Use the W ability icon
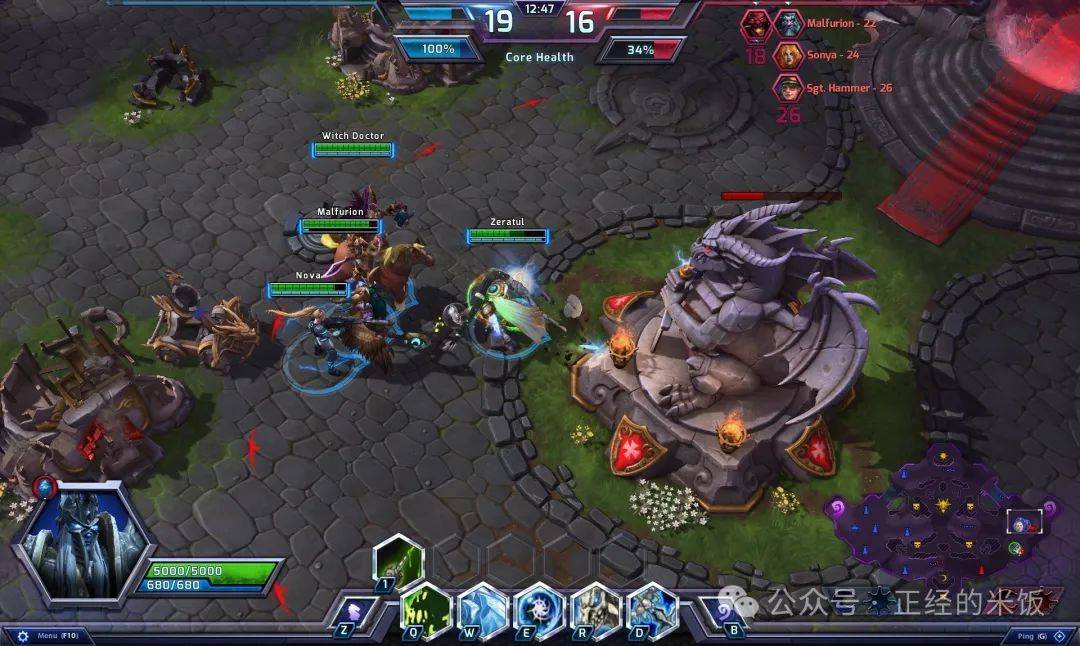This screenshot has height=646, width=1080. pyautogui.click(x=482, y=608)
